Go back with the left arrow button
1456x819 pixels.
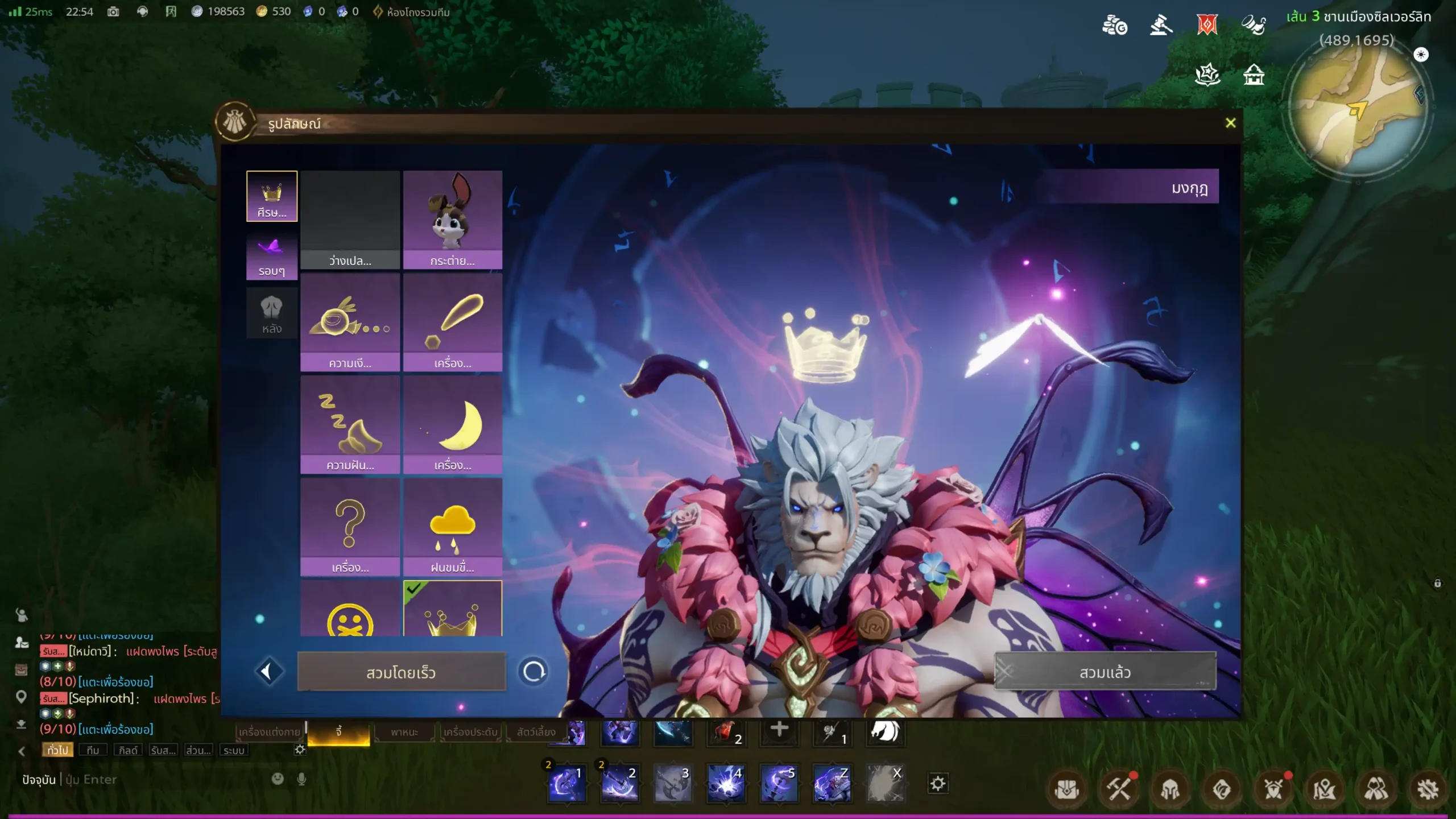pyautogui.click(x=268, y=672)
